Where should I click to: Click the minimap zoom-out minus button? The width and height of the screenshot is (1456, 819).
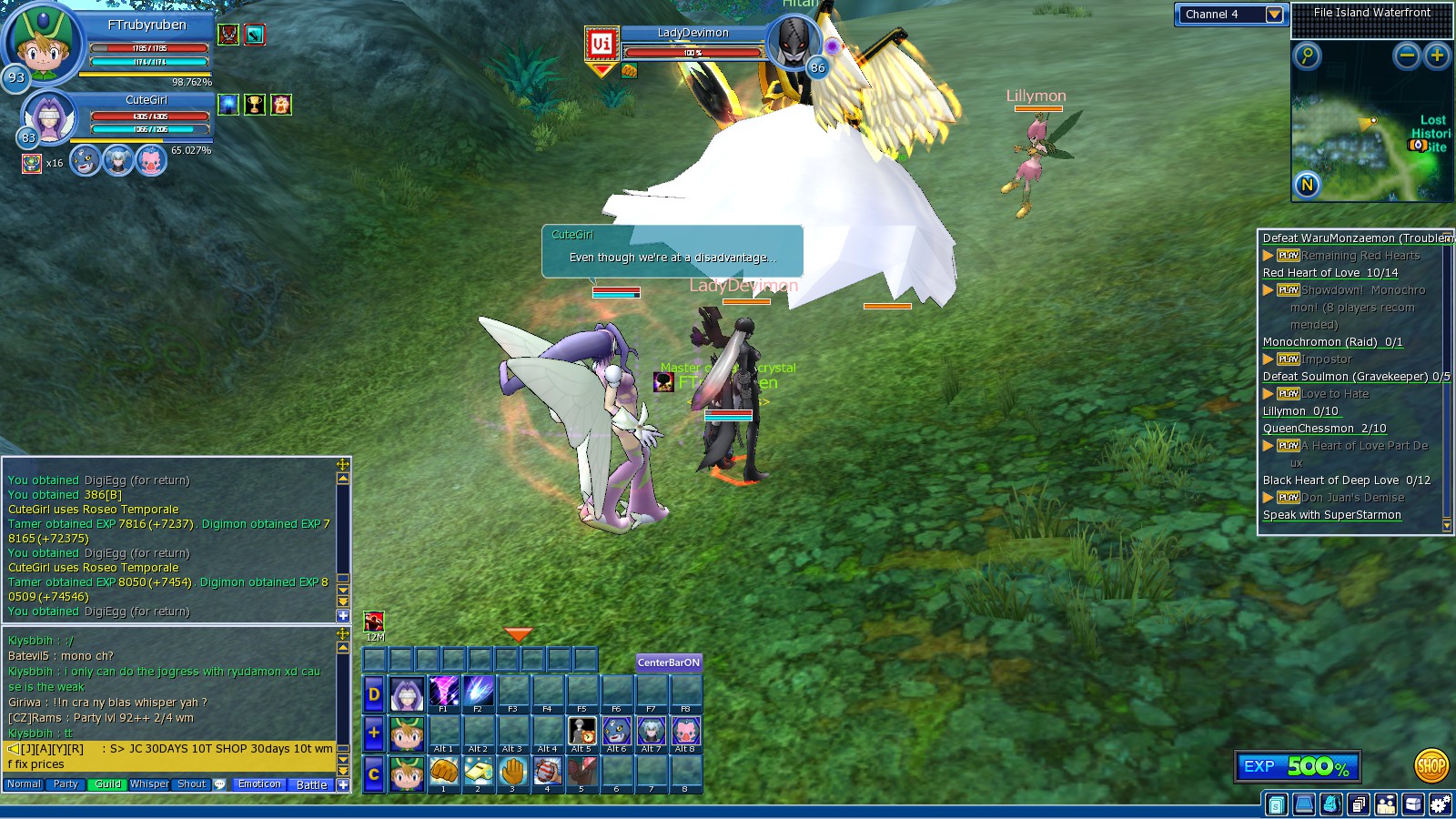(x=1407, y=56)
